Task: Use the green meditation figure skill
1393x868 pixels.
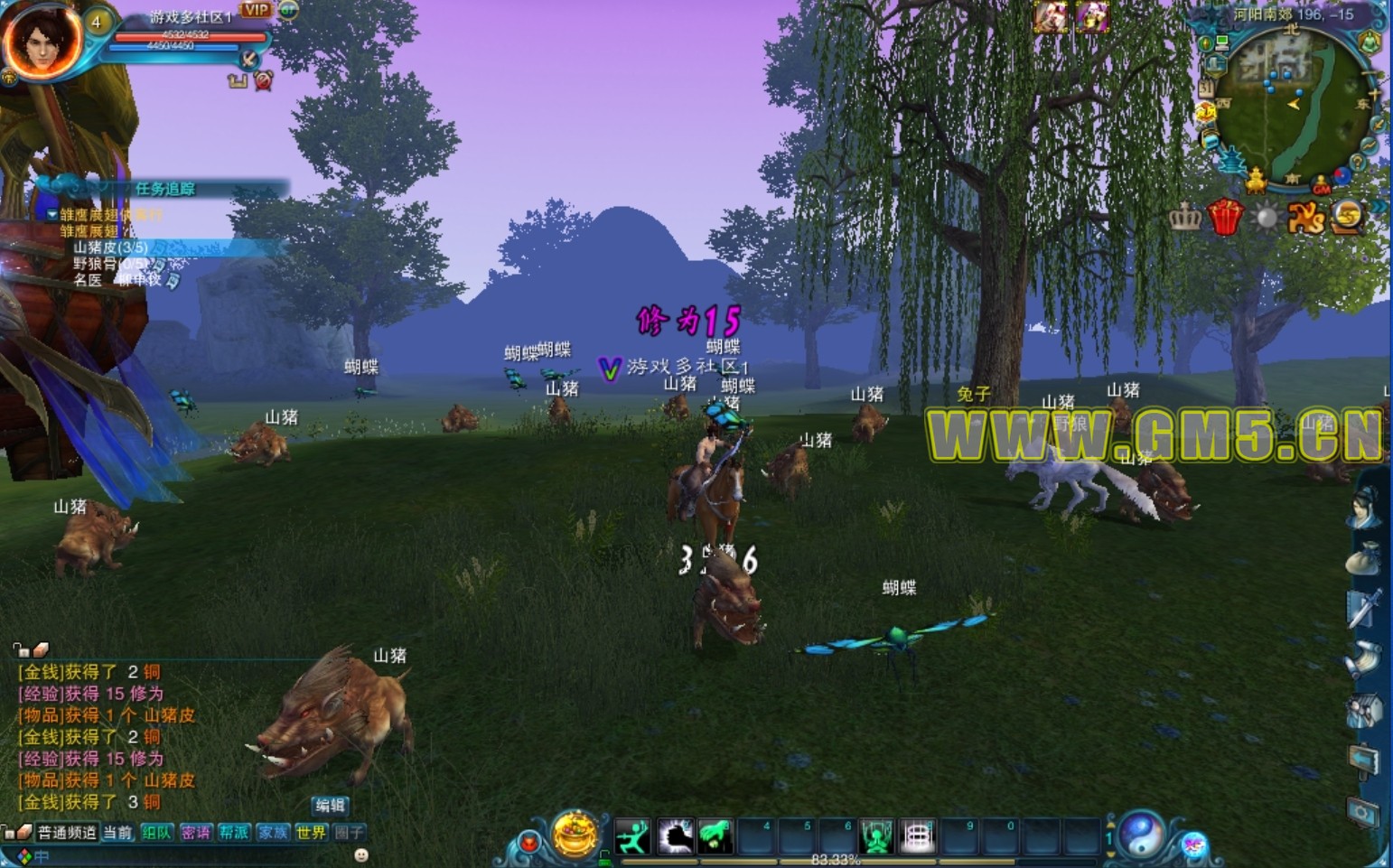Action: click(875, 836)
